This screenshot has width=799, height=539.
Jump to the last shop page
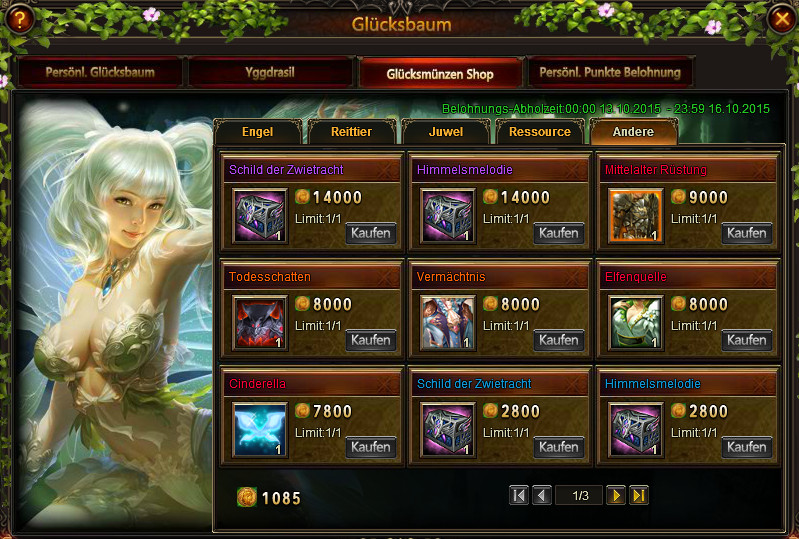[x=639, y=495]
